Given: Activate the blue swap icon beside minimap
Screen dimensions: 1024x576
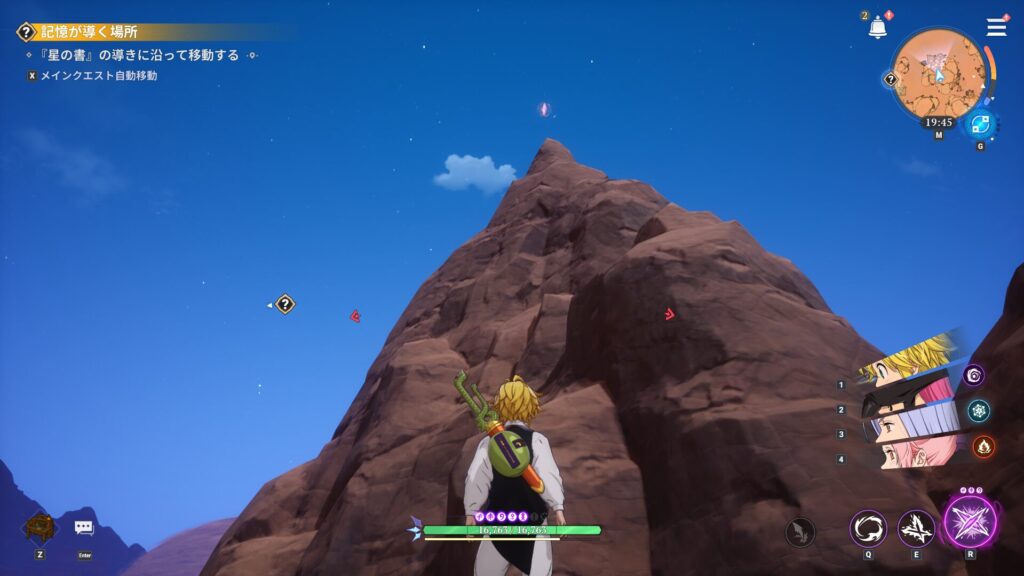Looking at the screenshot, I should [980, 124].
